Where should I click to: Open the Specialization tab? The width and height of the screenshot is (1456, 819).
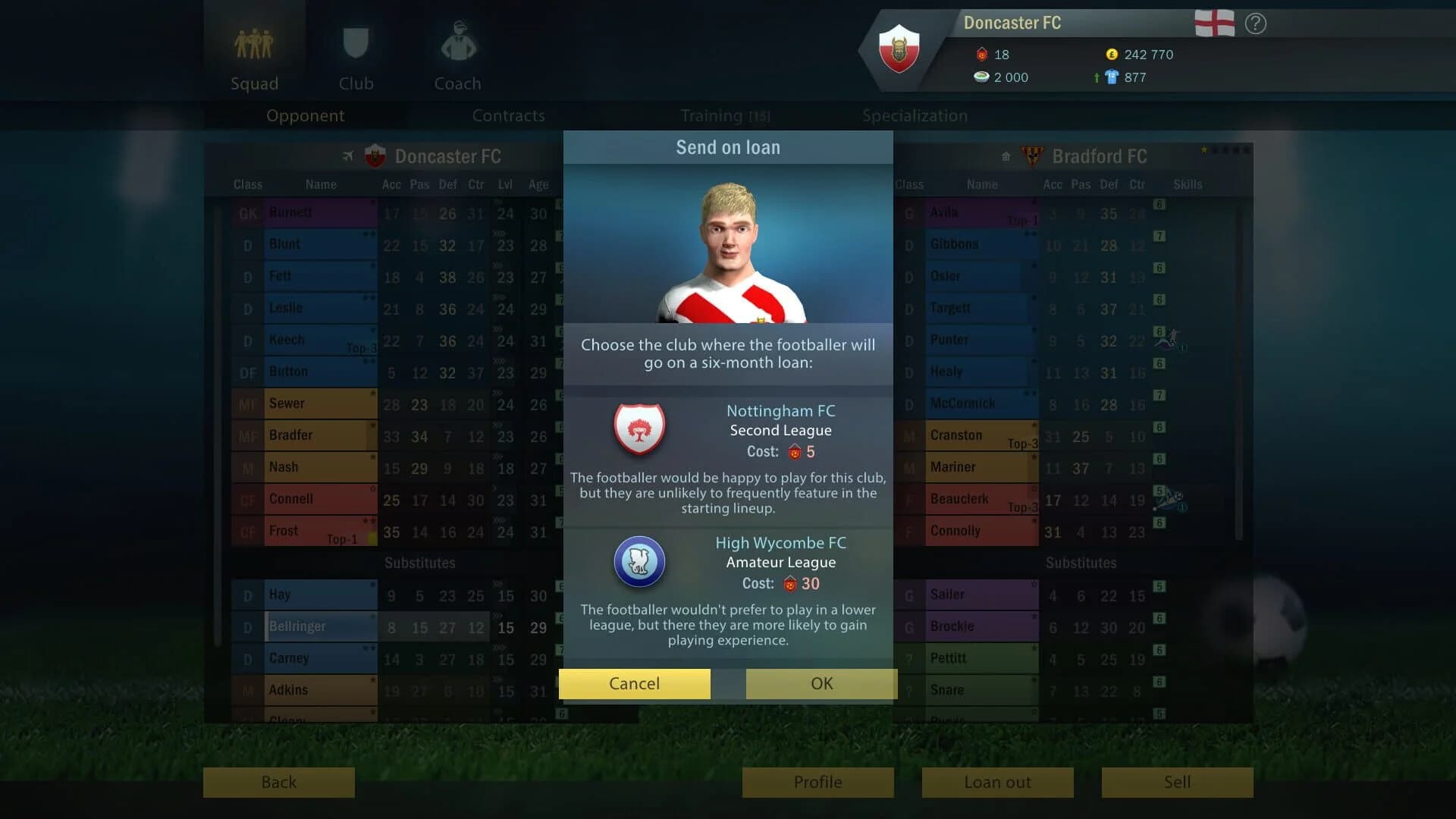click(x=914, y=115)
